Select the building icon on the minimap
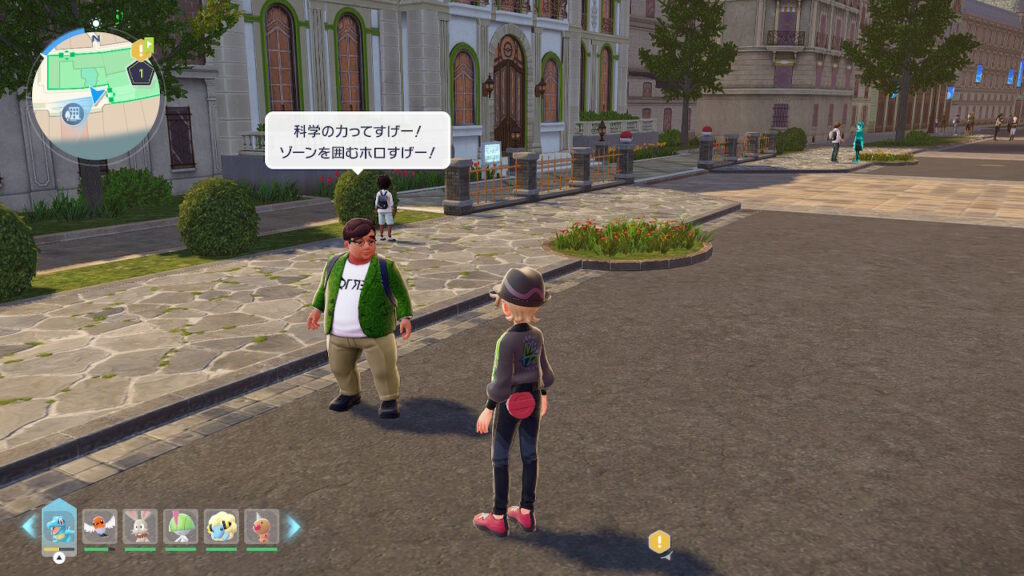 point(71,113)
